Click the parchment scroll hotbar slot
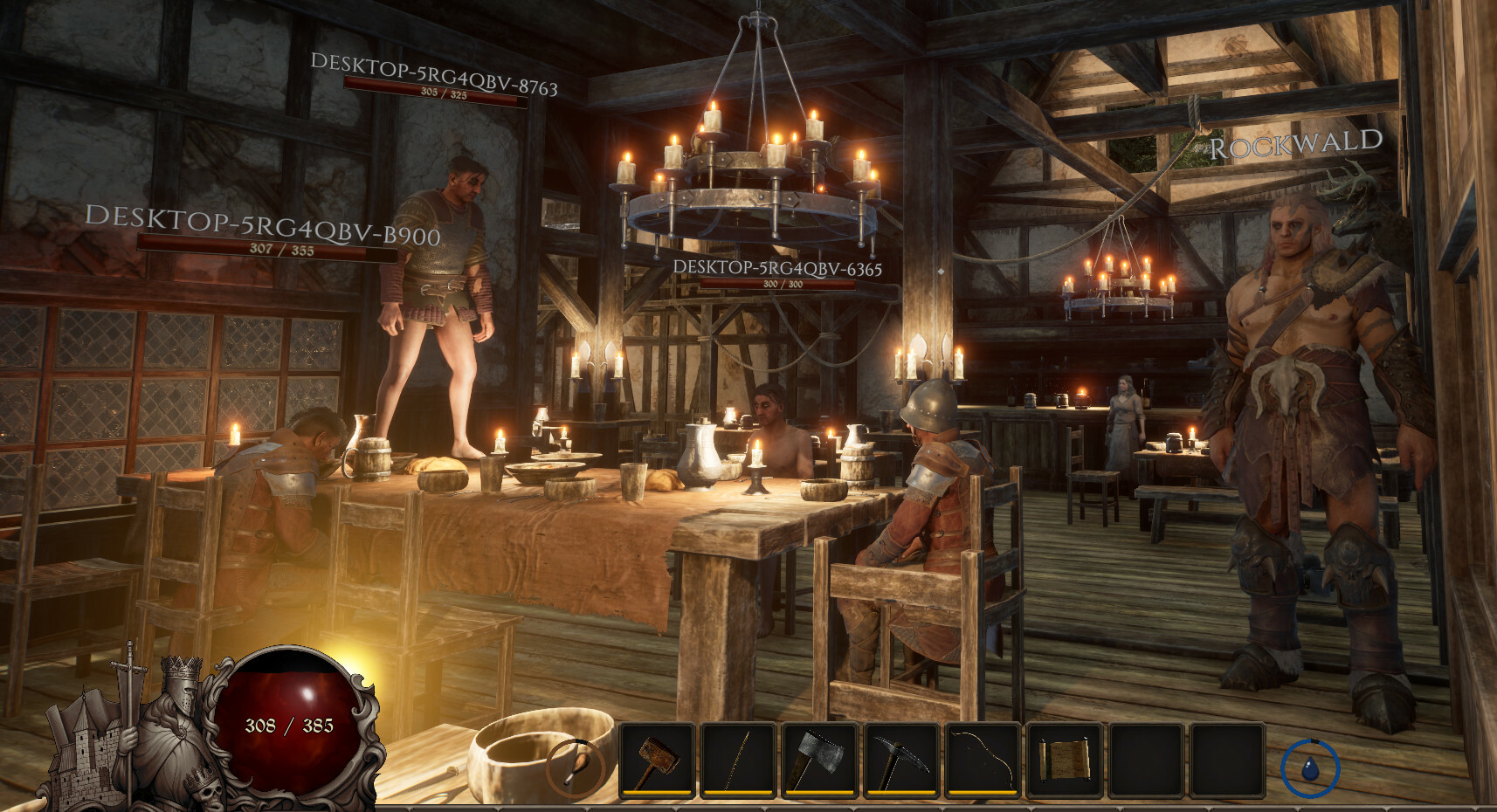This screenshot has height=812, width=1497. (x=1063, y=760)
